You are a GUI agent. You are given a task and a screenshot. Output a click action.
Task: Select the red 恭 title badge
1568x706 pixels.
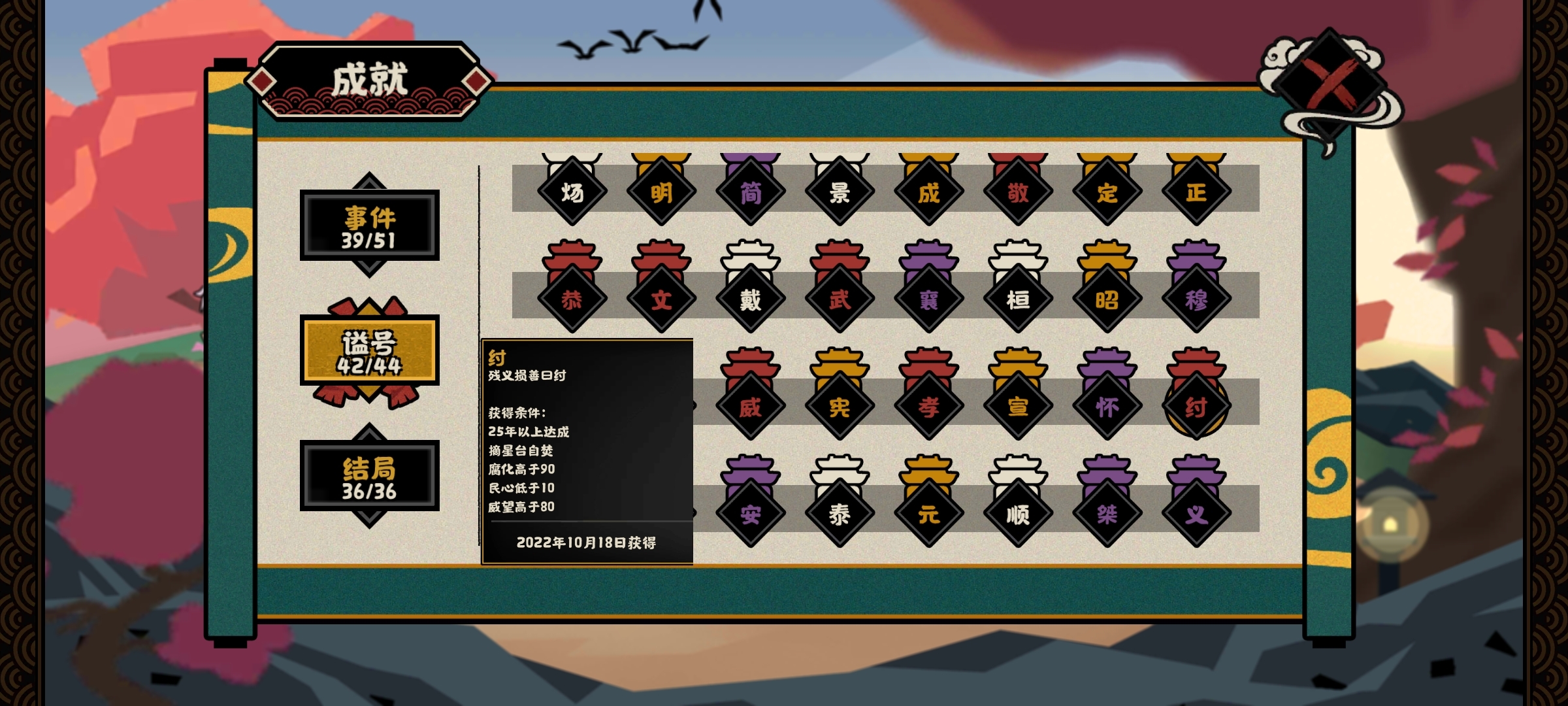click(x=572, y=299)
